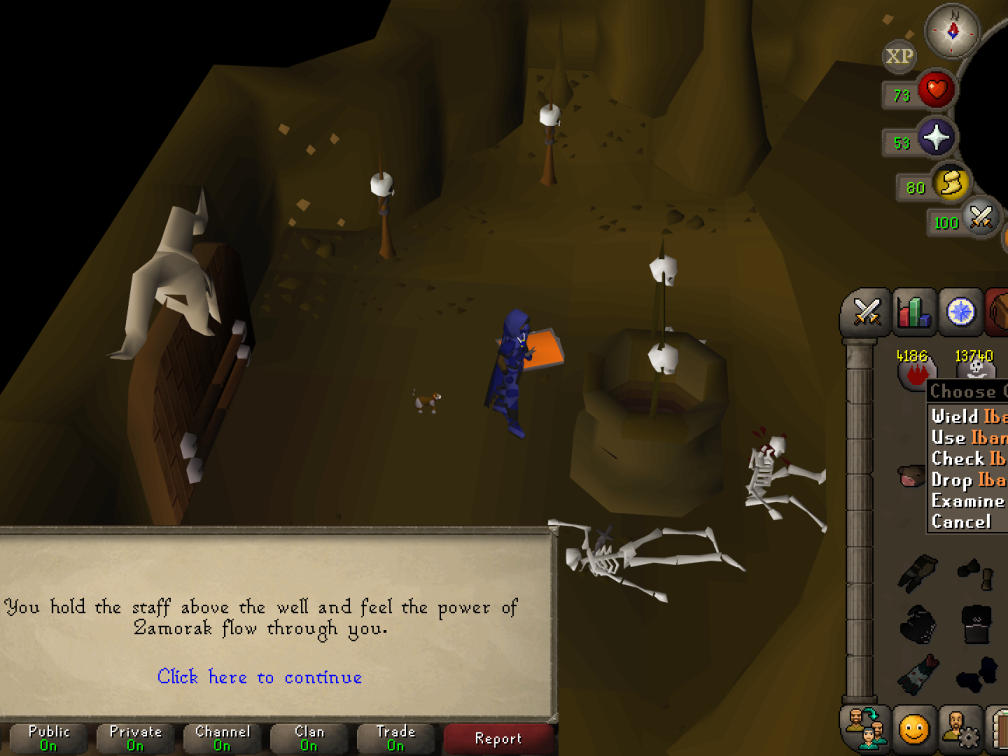The width and height of the screenshot is (1008, 756).
Task: Activate quick prayers via the prayer orb
Action: tap(936, 138)
